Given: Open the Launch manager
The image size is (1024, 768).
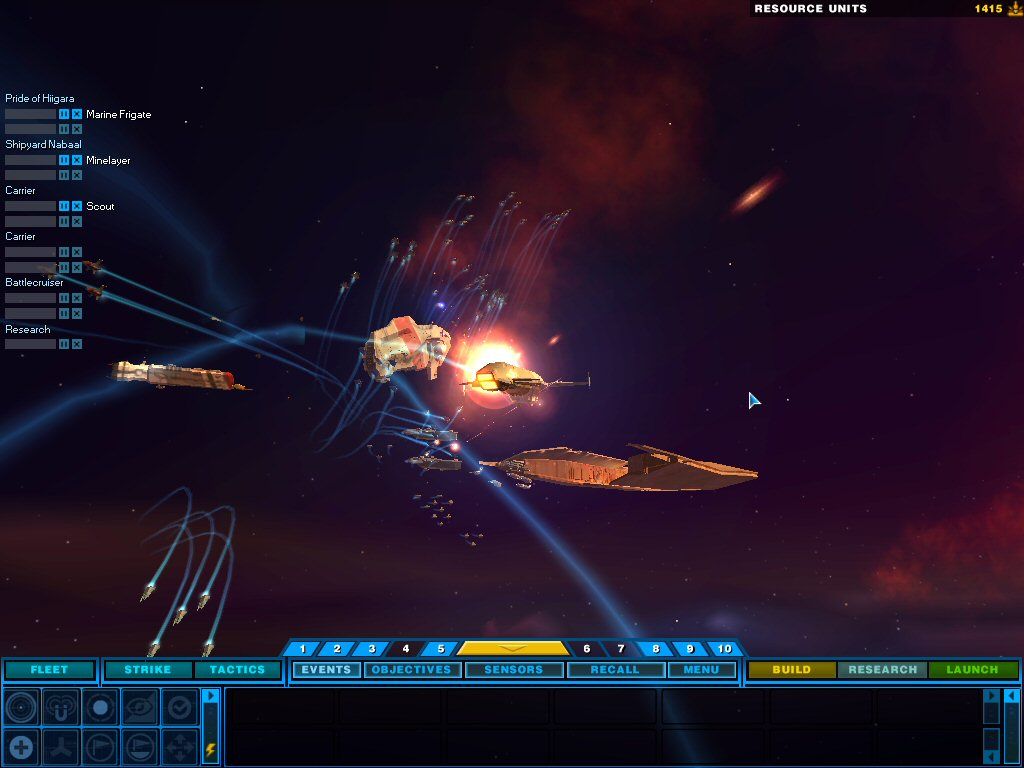Looking at the screenshot, I should click(x=972, y=670).
